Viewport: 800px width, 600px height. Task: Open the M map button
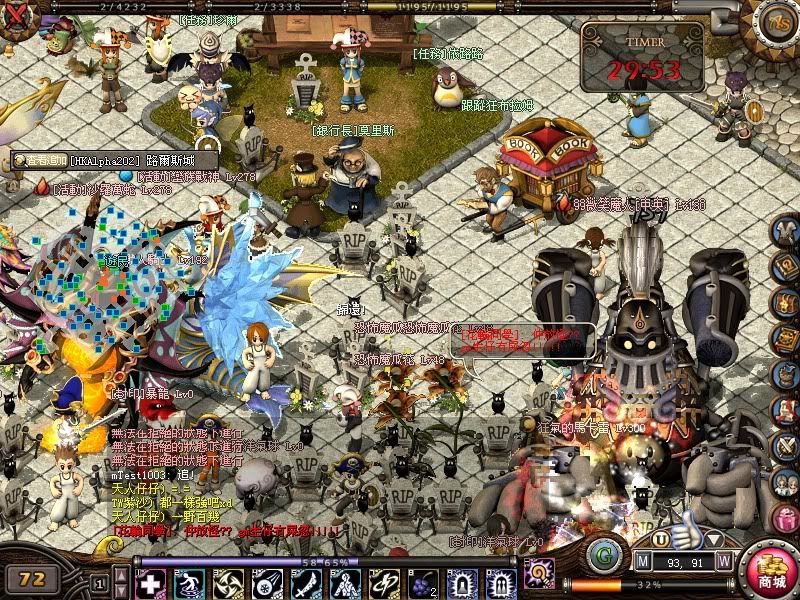click(644, 560)
